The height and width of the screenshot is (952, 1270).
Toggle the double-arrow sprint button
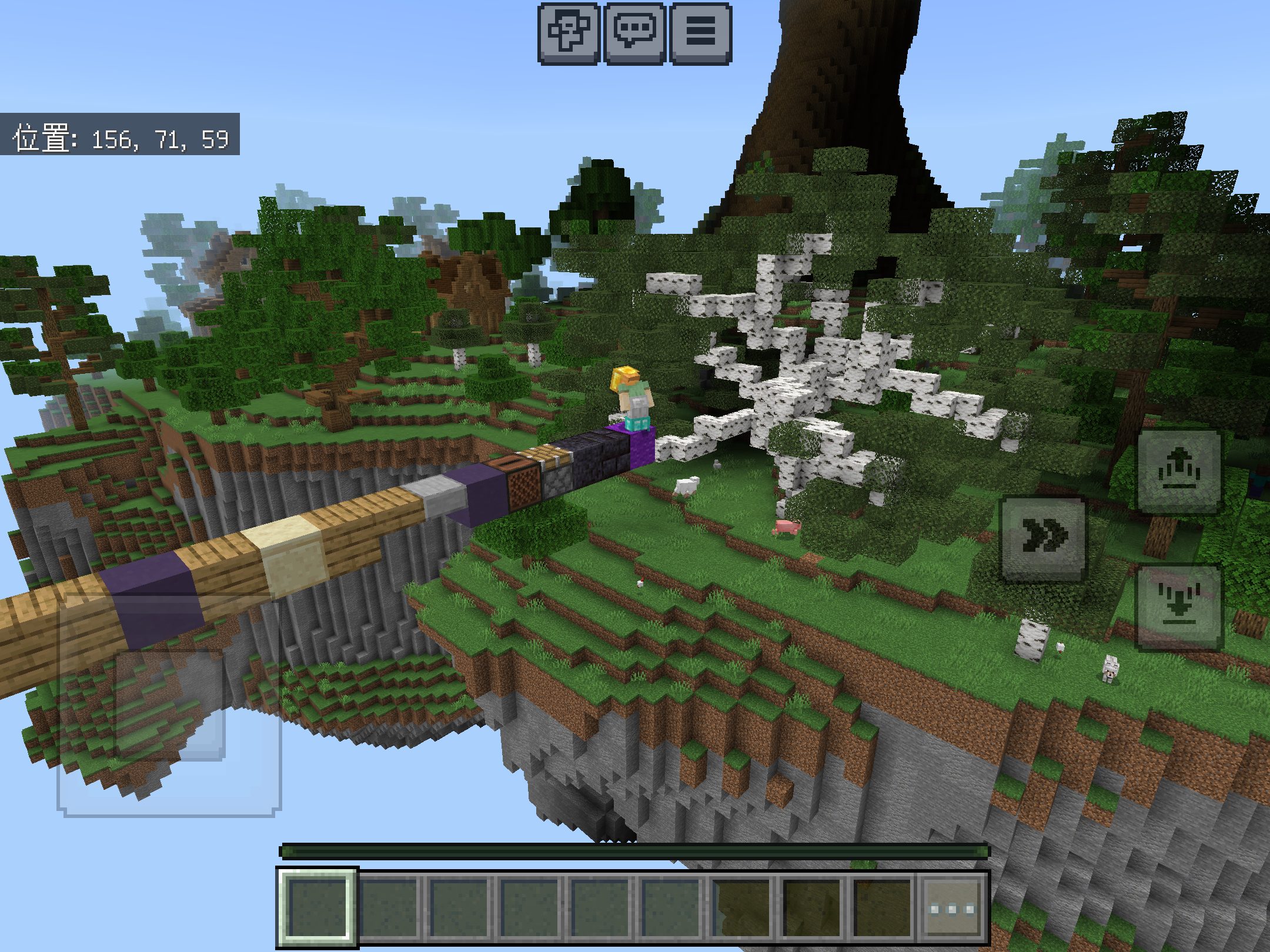coord(1044,539)
